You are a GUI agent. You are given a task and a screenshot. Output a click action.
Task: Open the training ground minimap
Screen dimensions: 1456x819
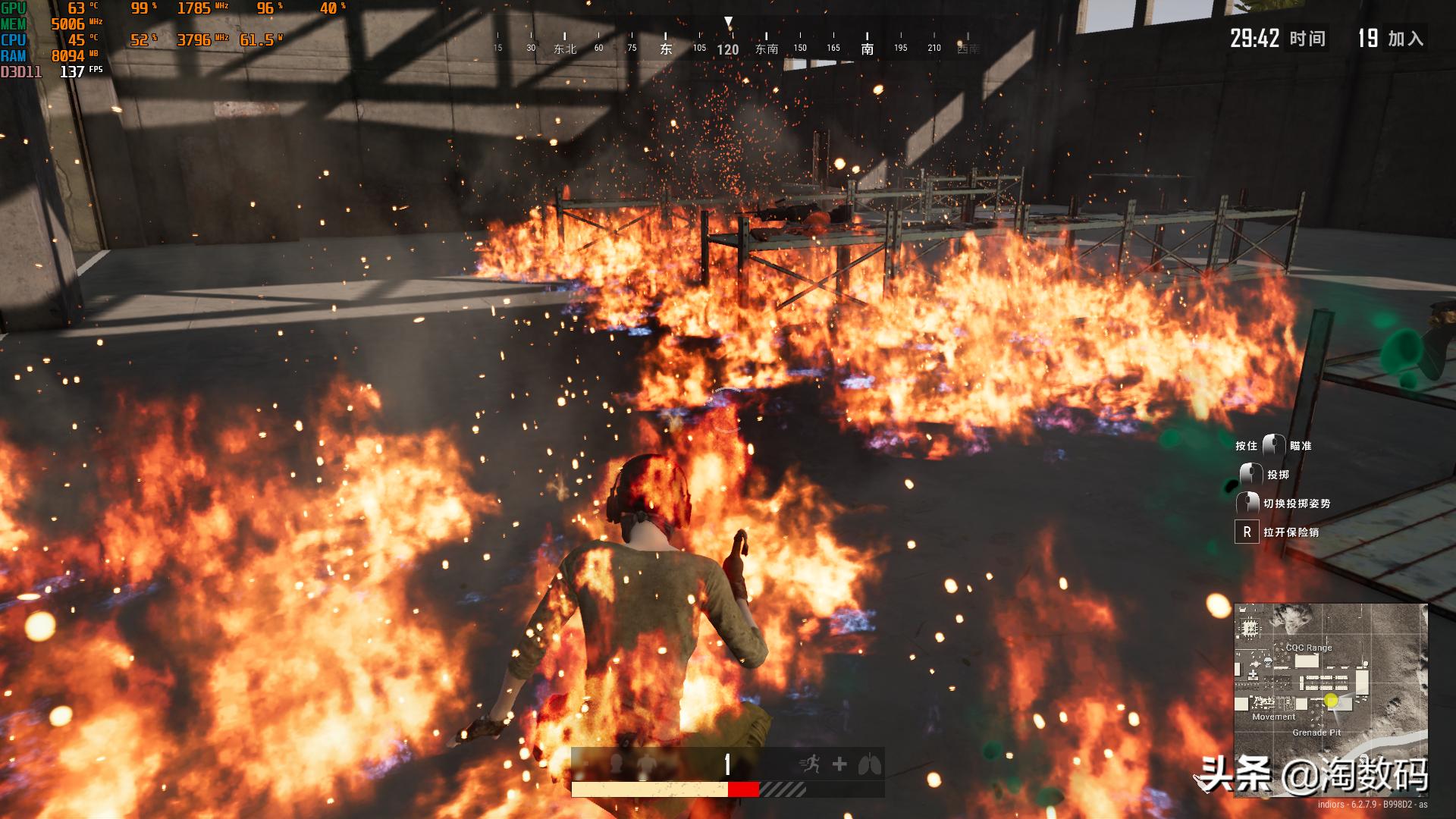click(1330, 699)
